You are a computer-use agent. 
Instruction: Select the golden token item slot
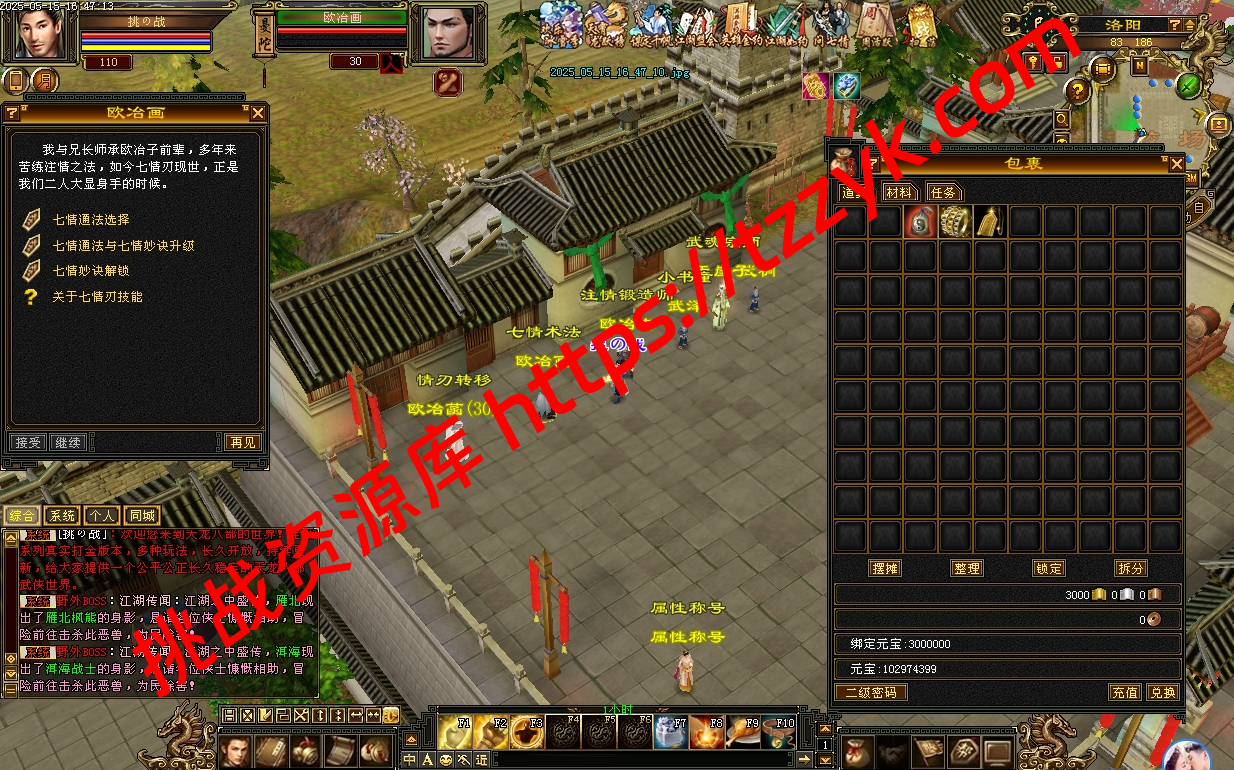click(990, 222)
